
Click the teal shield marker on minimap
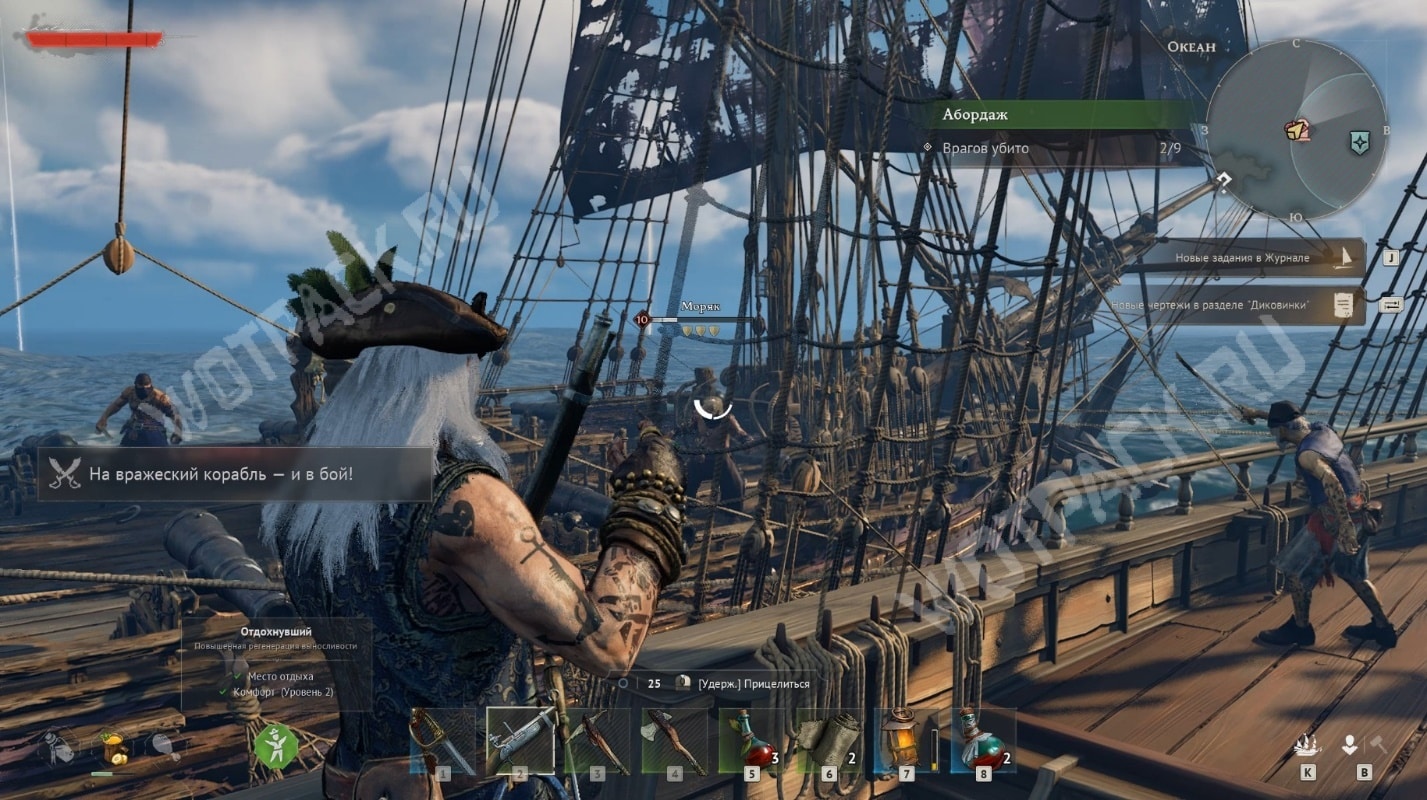pyautogui.click(x=1358, y=143)
